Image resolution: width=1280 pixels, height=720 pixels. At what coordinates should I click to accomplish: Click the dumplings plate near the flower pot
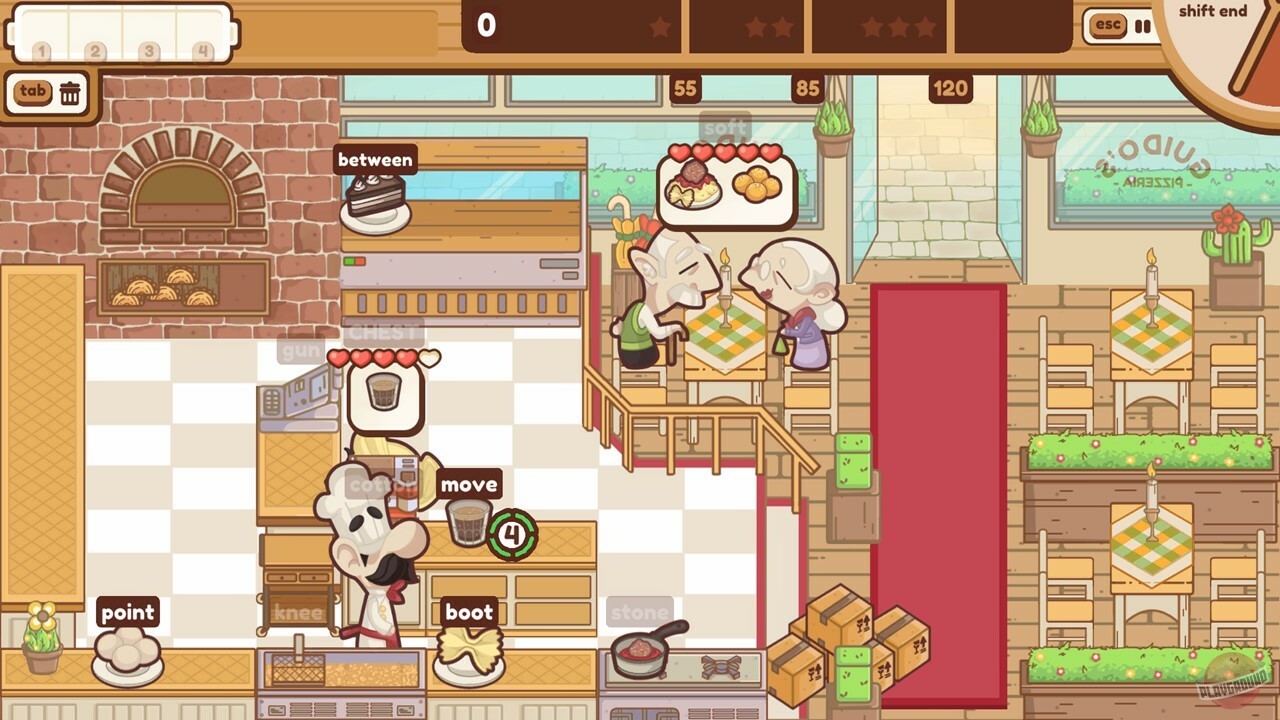[x=128, y=650]
